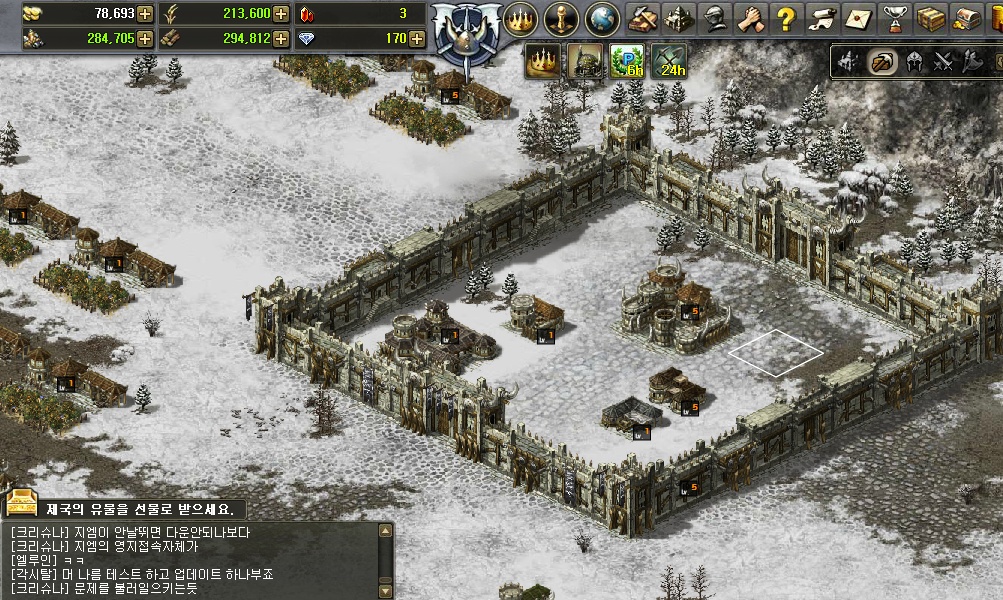The image size is (1003, 600).
Task: Select the highlighted hammer mode button
Action: [881, 63]
